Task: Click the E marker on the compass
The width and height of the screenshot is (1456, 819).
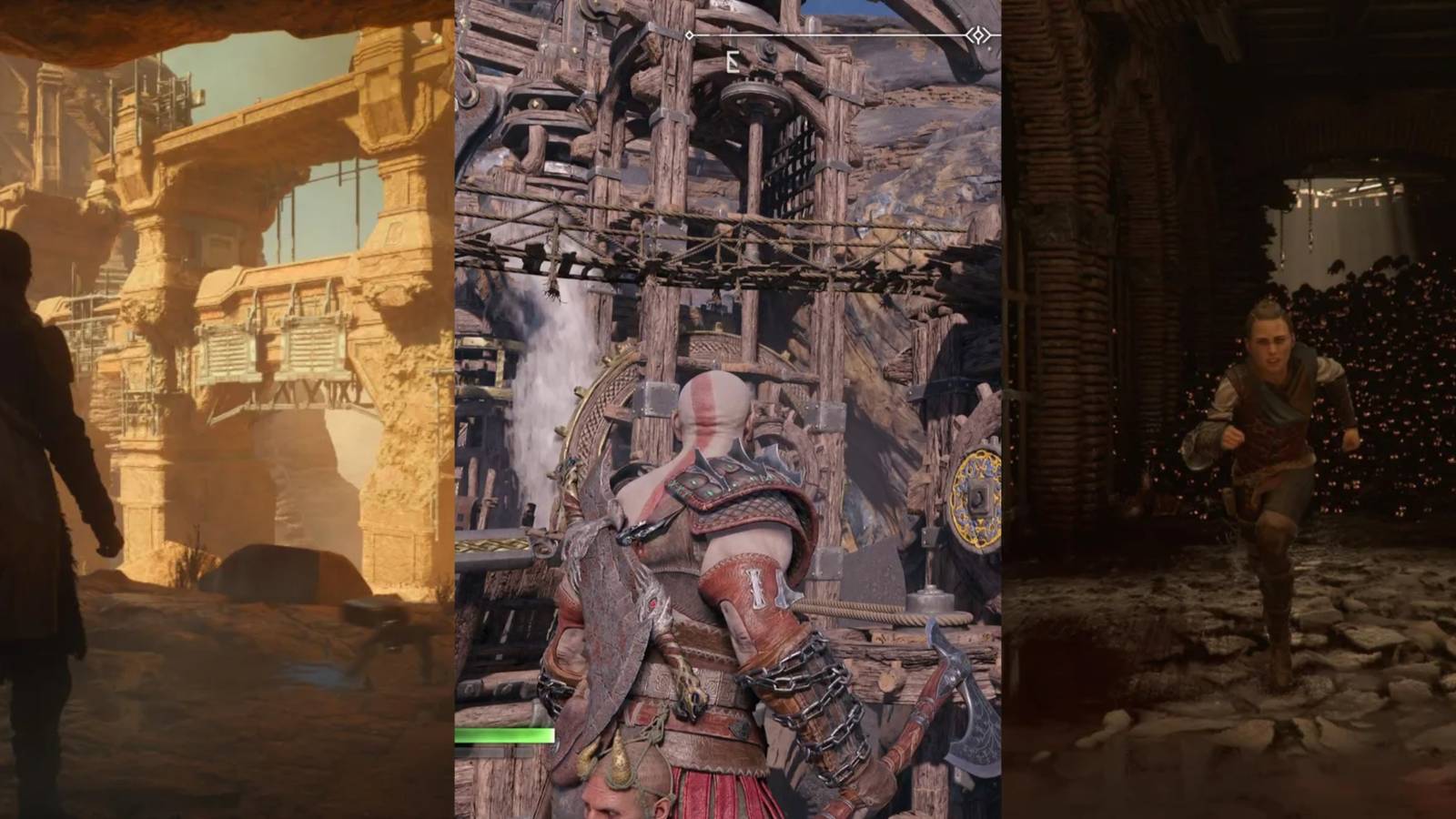Action: pos(732,62)
